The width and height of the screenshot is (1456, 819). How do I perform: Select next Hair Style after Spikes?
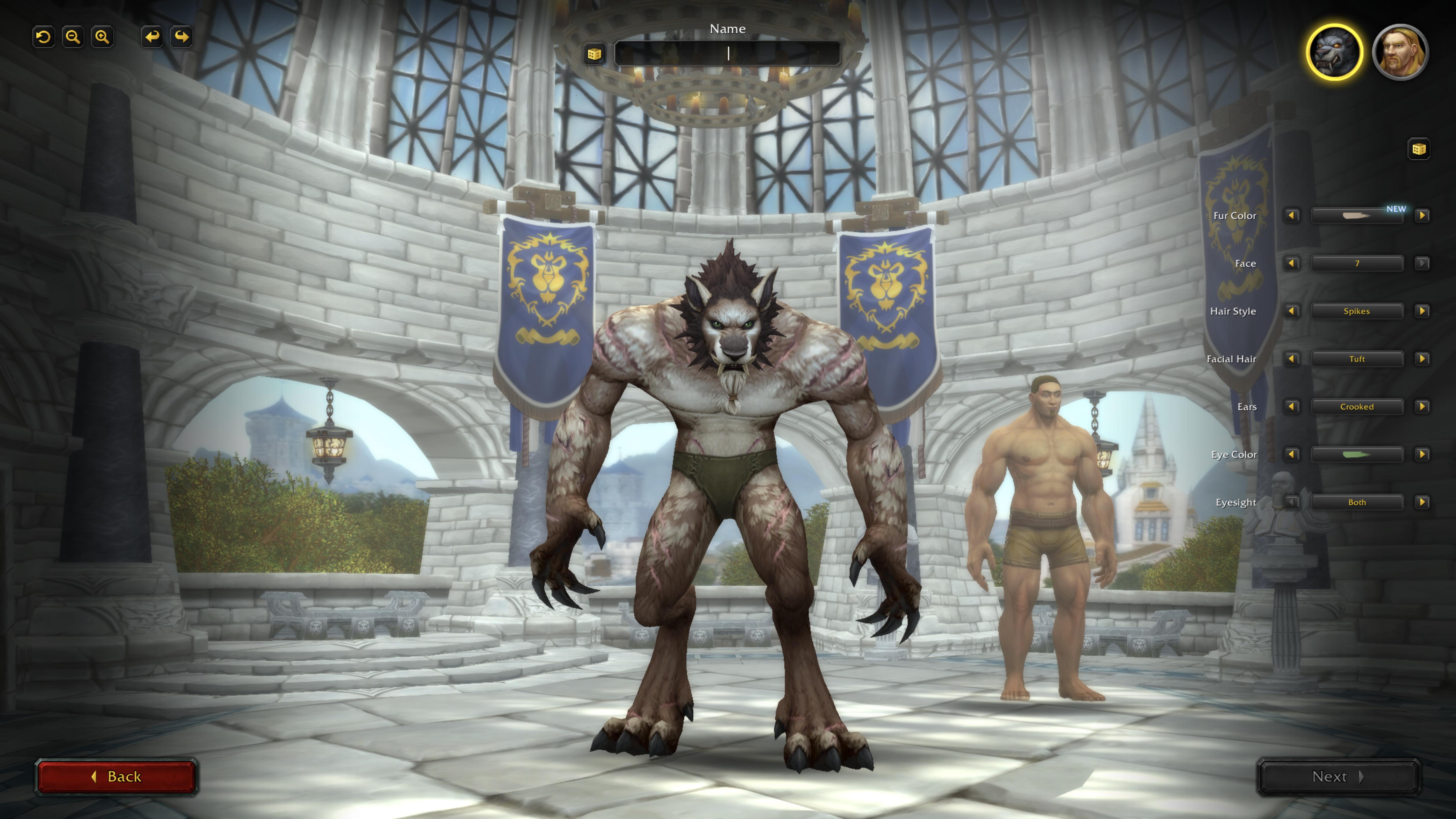tap(1422, 311)
